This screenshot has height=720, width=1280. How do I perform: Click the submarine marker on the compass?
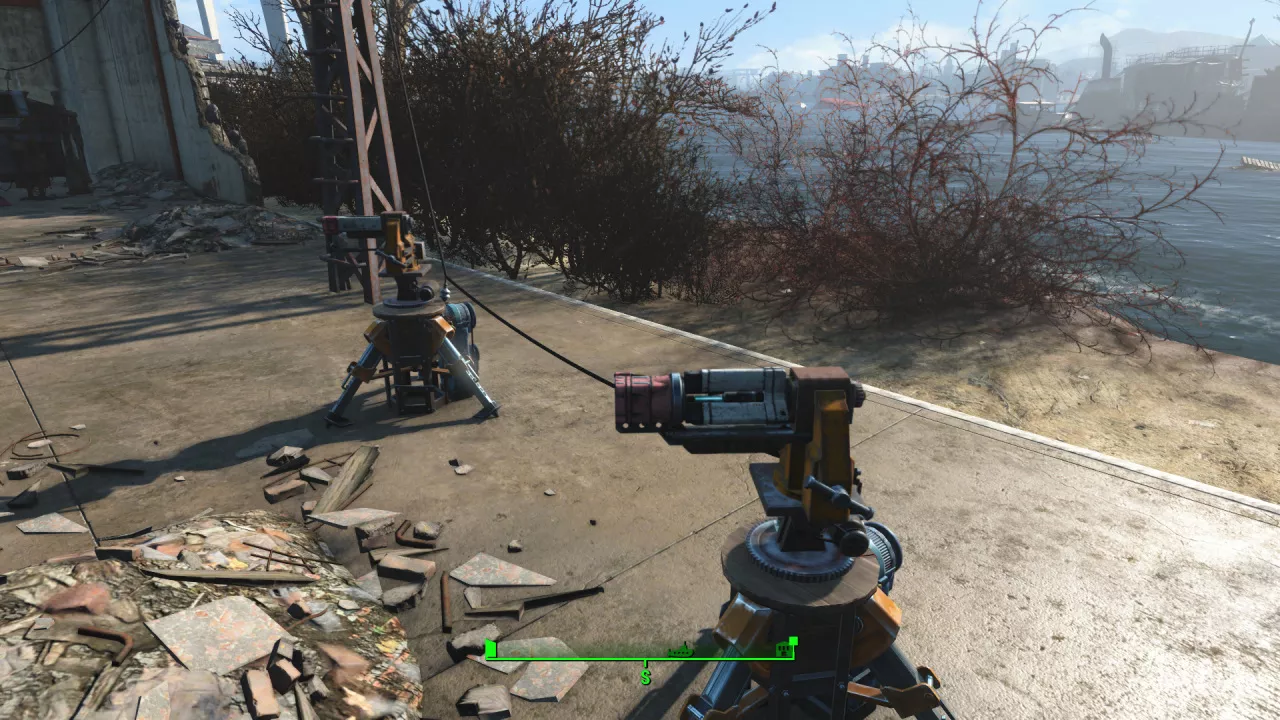tap(681, 651)
